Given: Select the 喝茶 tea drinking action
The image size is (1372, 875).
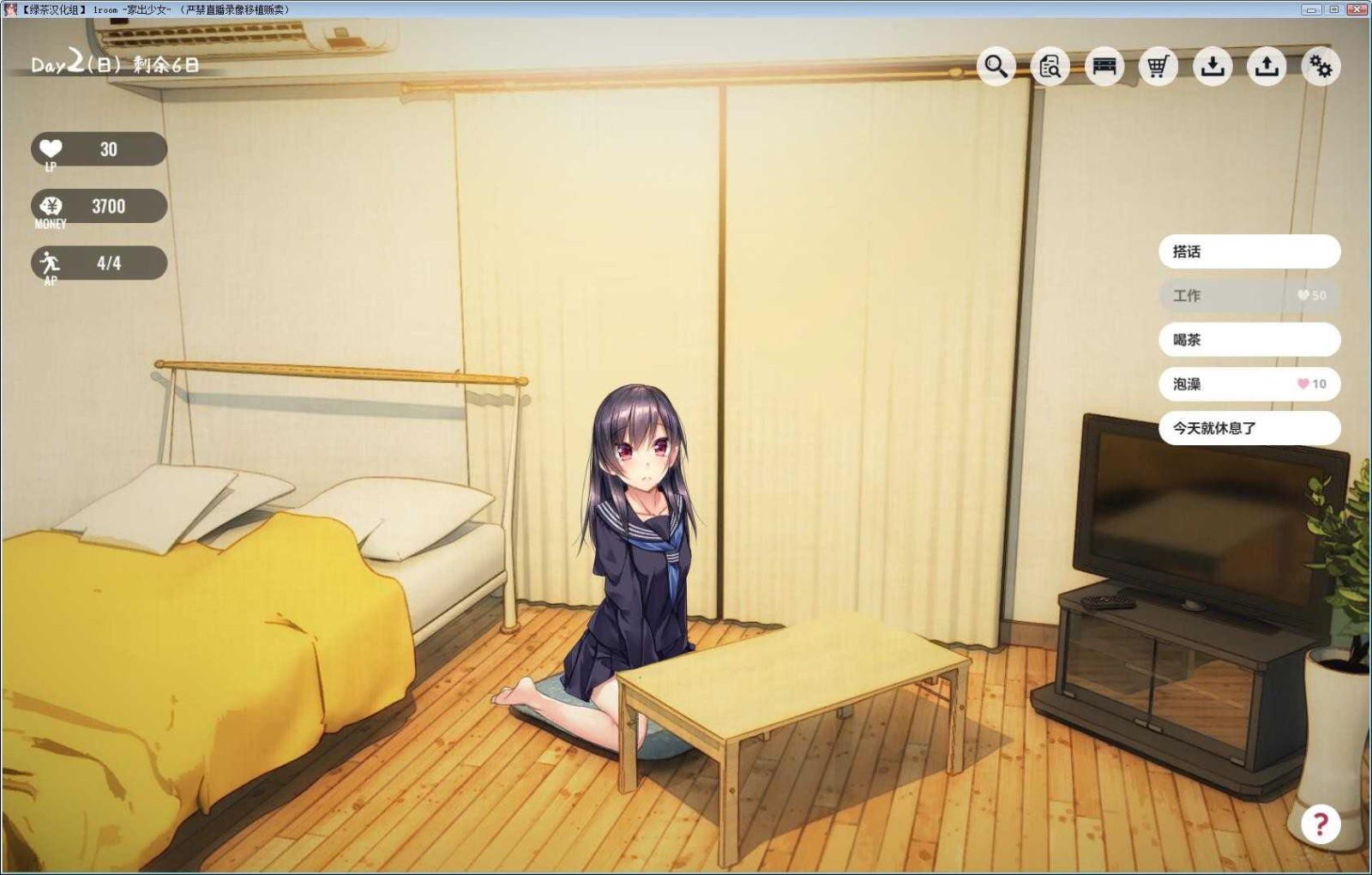Looking at the screenshot, I should pos(1249,341).
